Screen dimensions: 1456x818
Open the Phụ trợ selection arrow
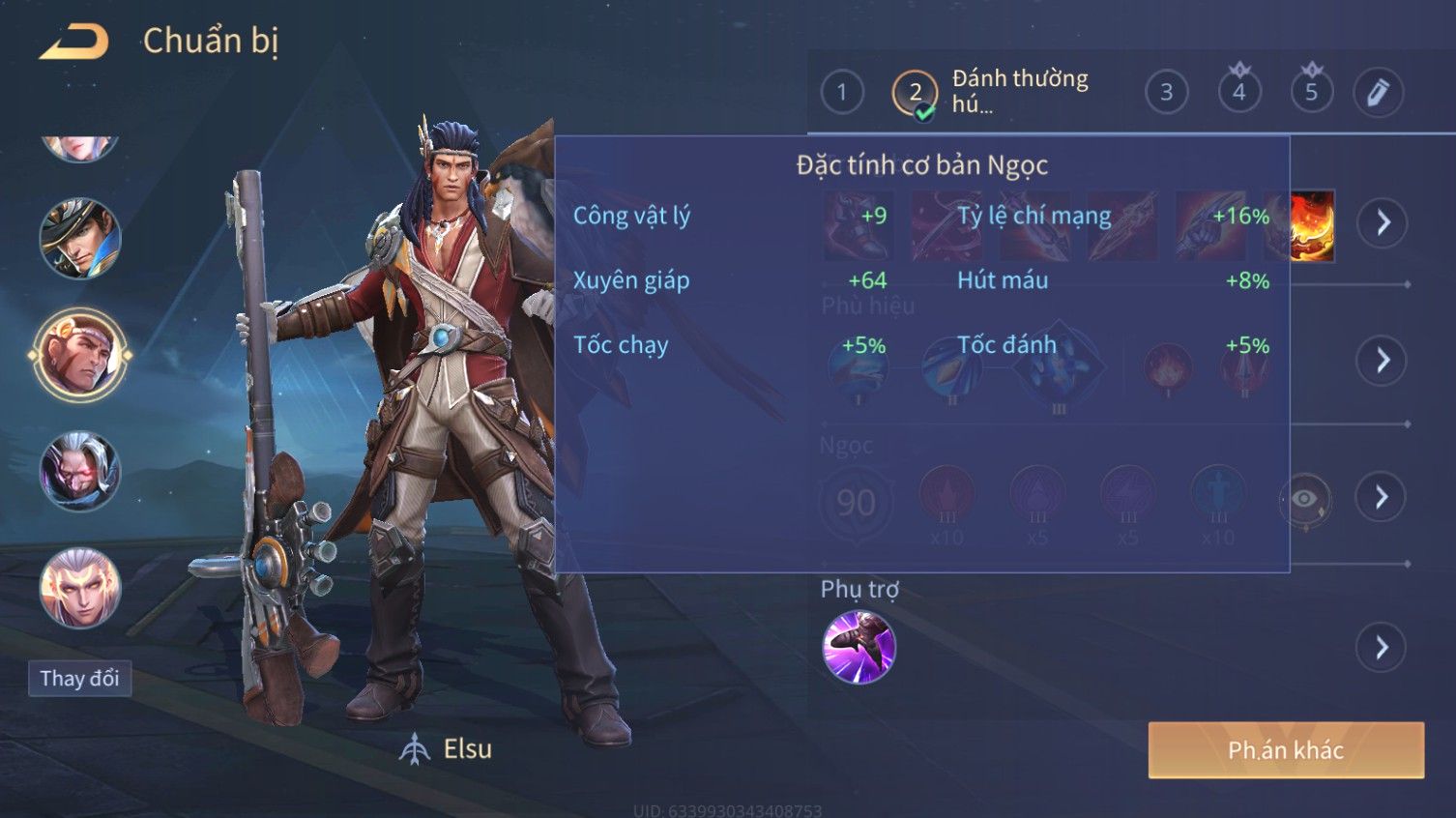(1382, 648)
